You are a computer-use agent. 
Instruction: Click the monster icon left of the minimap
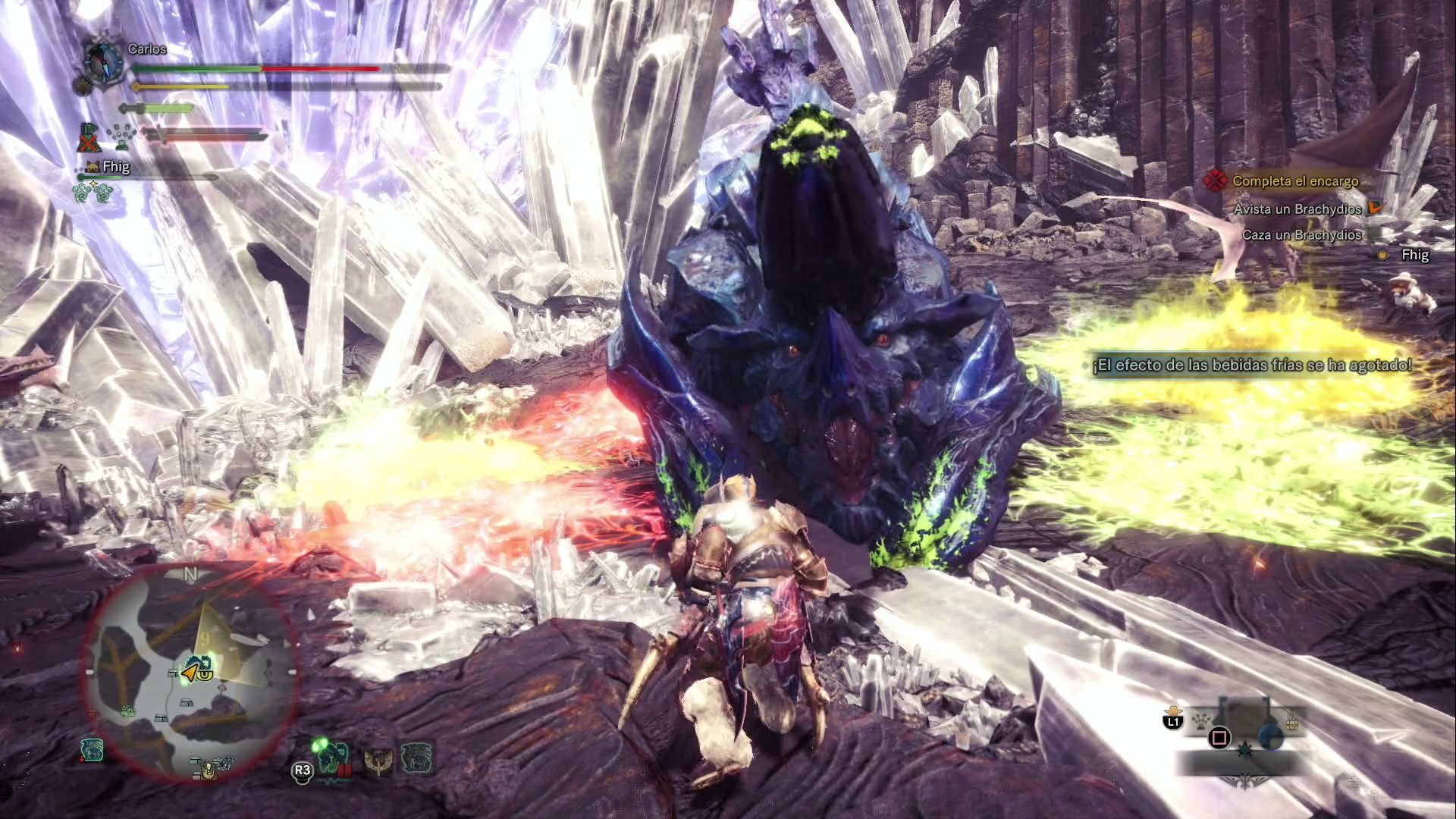92,750
